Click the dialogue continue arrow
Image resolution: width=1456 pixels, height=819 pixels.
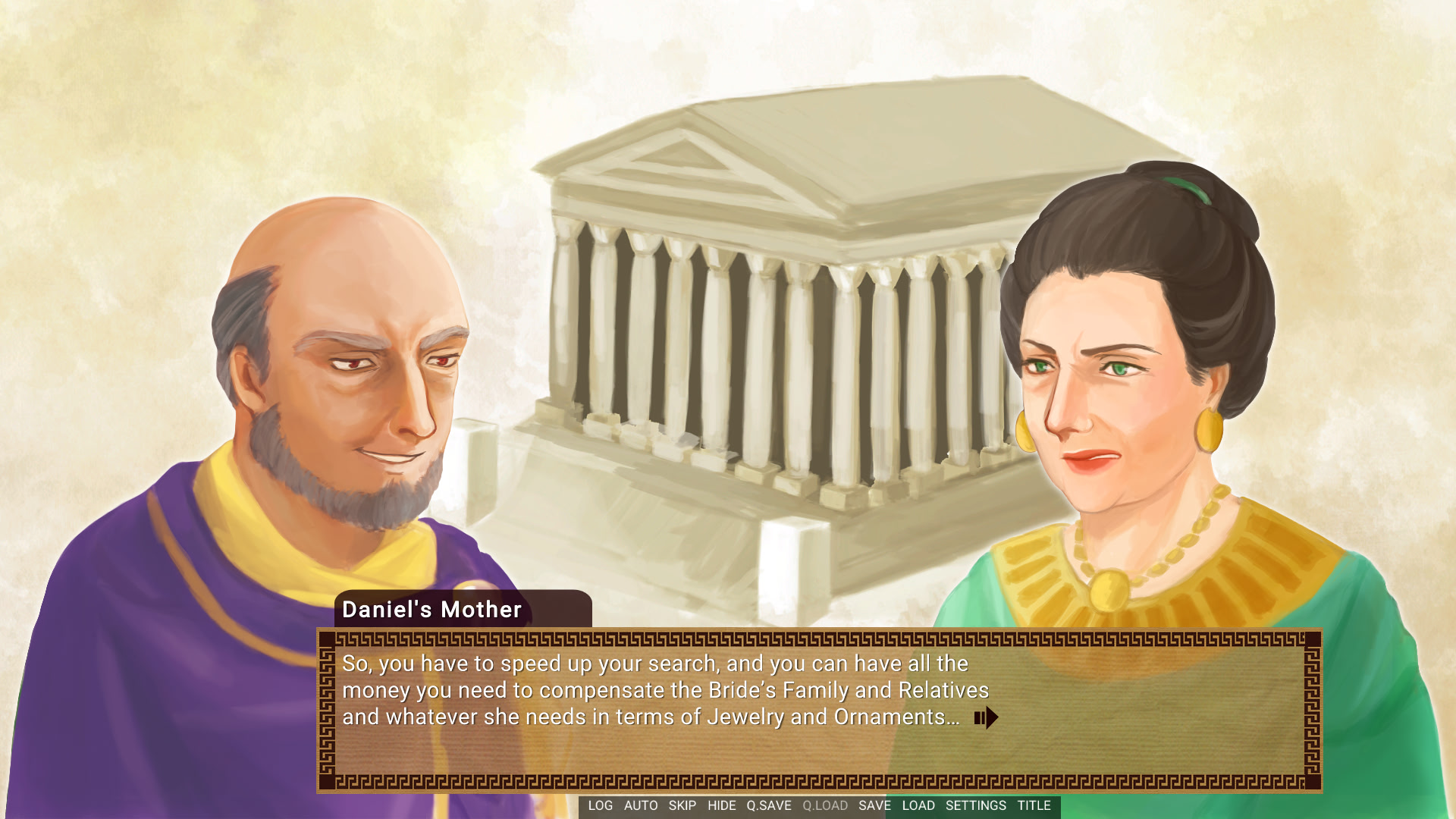pos(987,717)
